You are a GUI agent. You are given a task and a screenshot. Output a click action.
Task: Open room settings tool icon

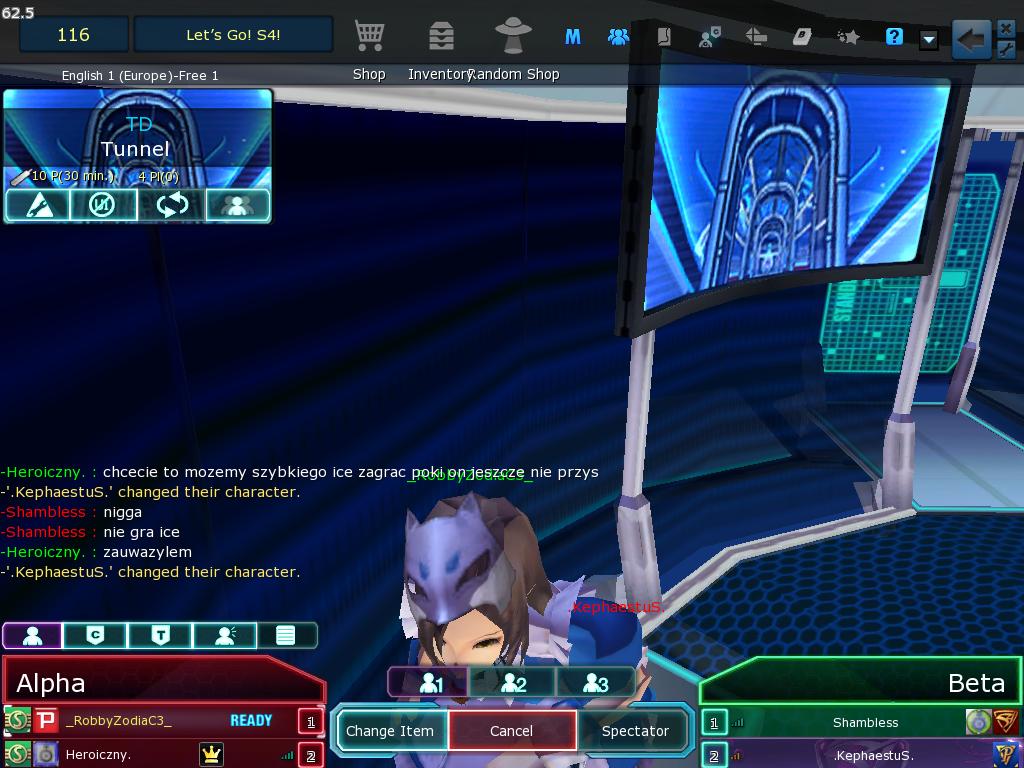coord(37,205)
